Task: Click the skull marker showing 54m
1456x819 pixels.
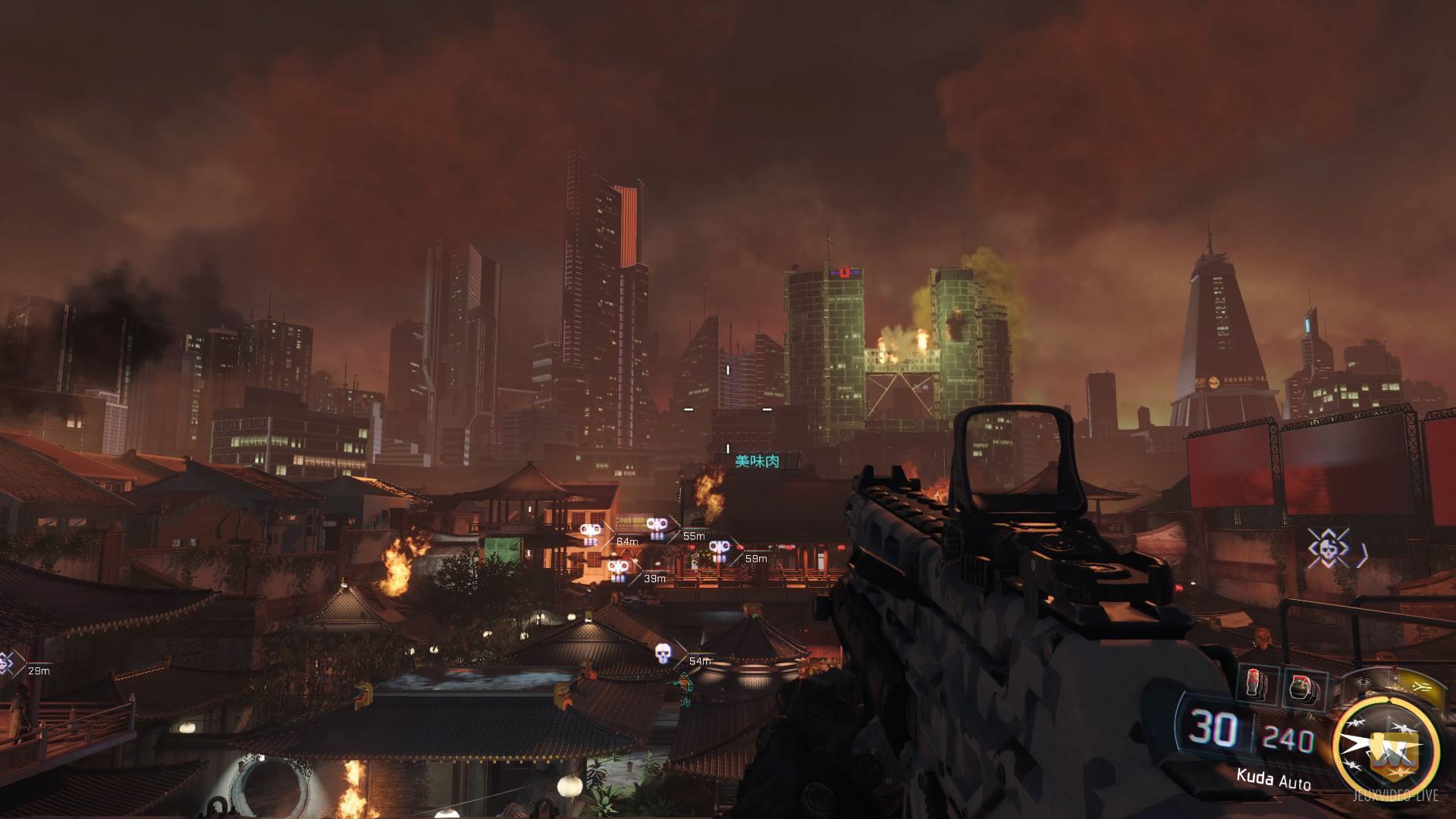Action: tap(664, 653)
